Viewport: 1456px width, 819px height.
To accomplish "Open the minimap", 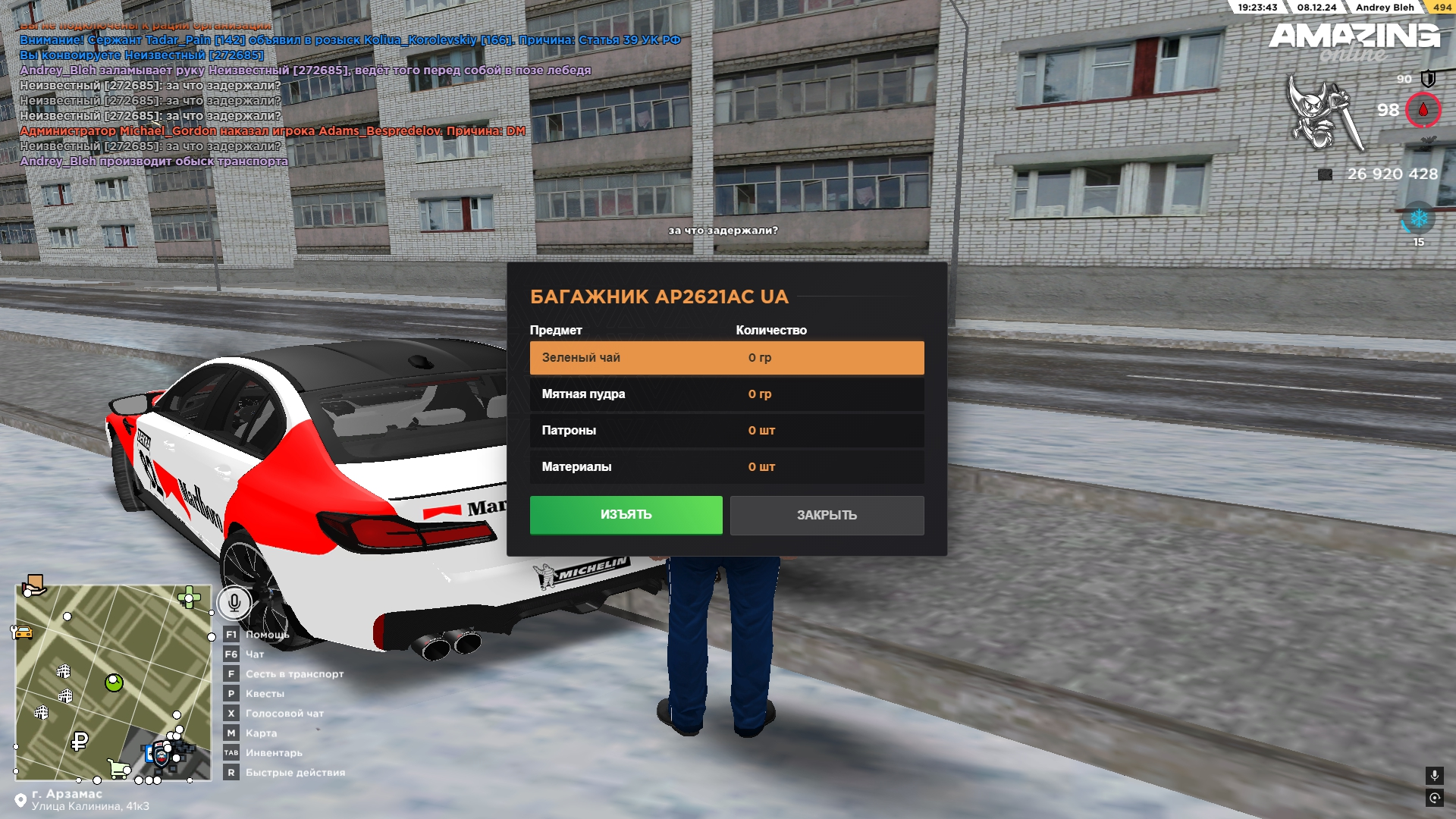I will coord(114,682).
